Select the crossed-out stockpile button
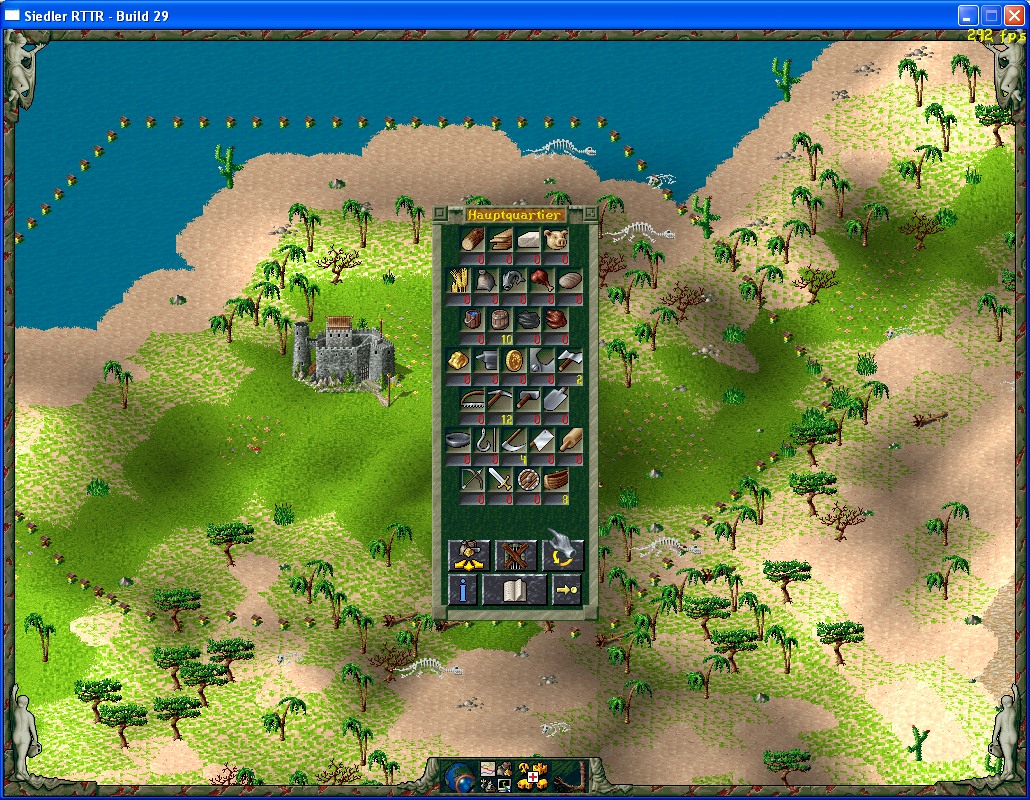The height and width of the screenshot is (800, 1030). (x=515, y=555)
